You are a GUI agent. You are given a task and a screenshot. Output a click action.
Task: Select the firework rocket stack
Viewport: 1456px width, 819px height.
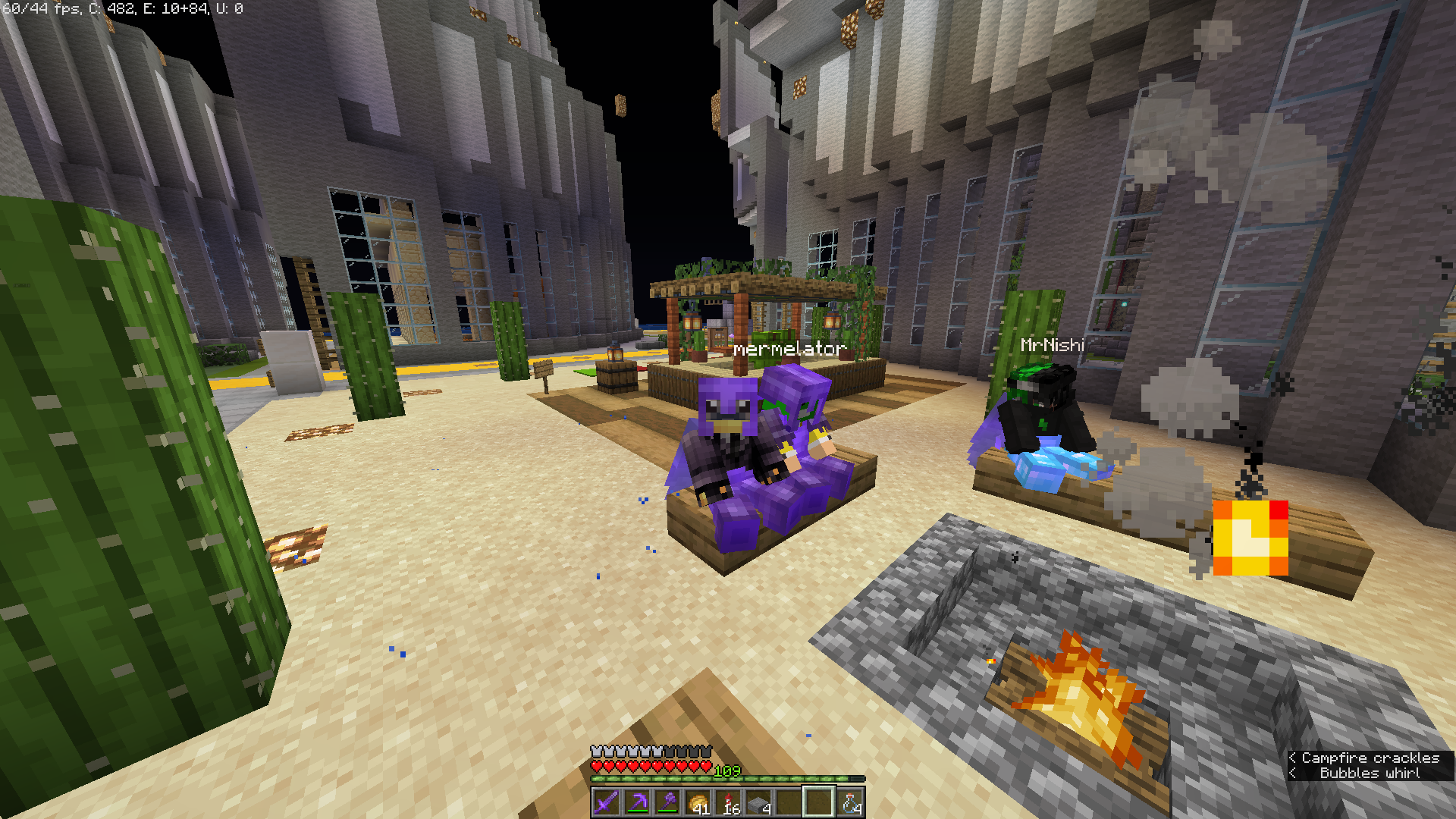(727, 802)
